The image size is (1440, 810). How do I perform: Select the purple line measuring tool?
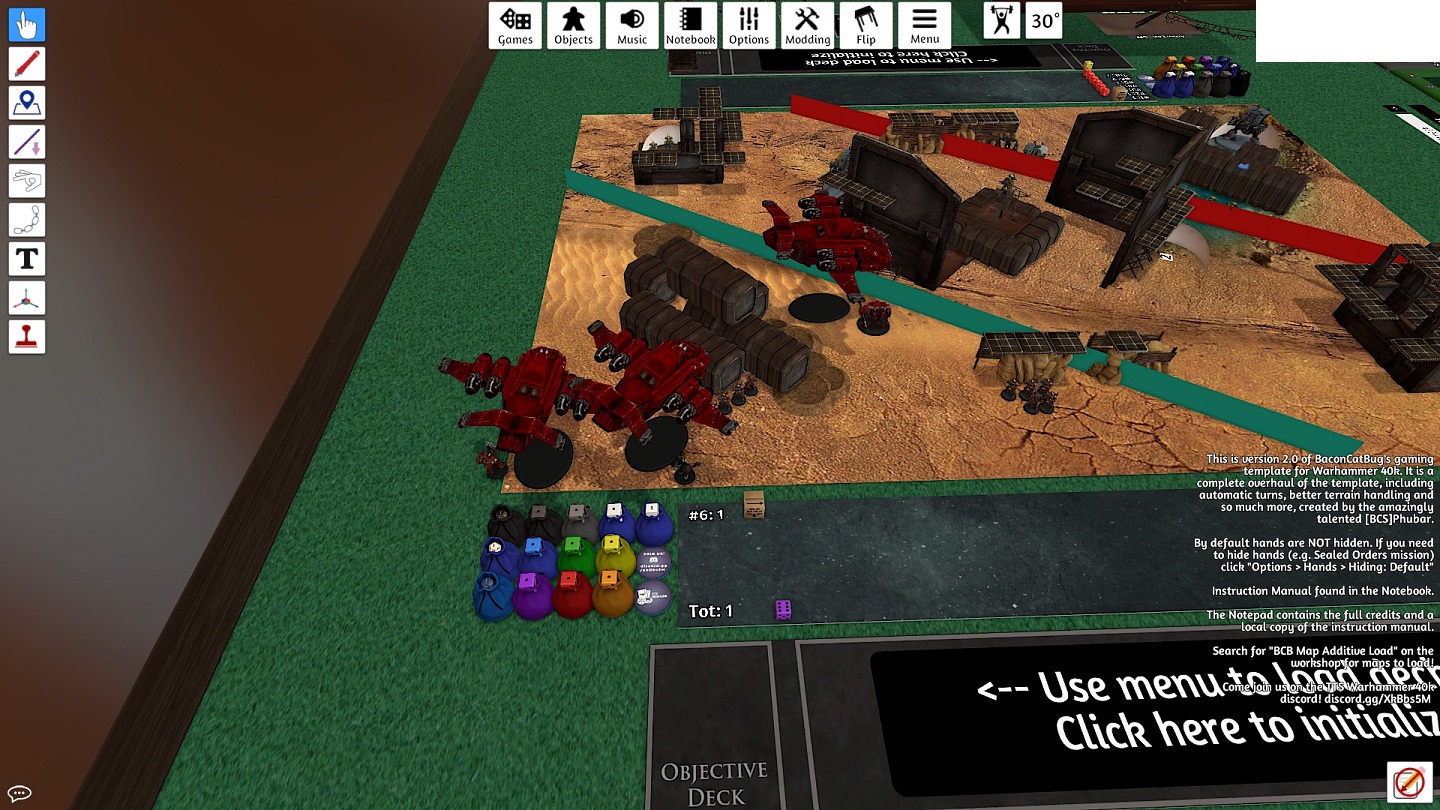coord(27,142)
